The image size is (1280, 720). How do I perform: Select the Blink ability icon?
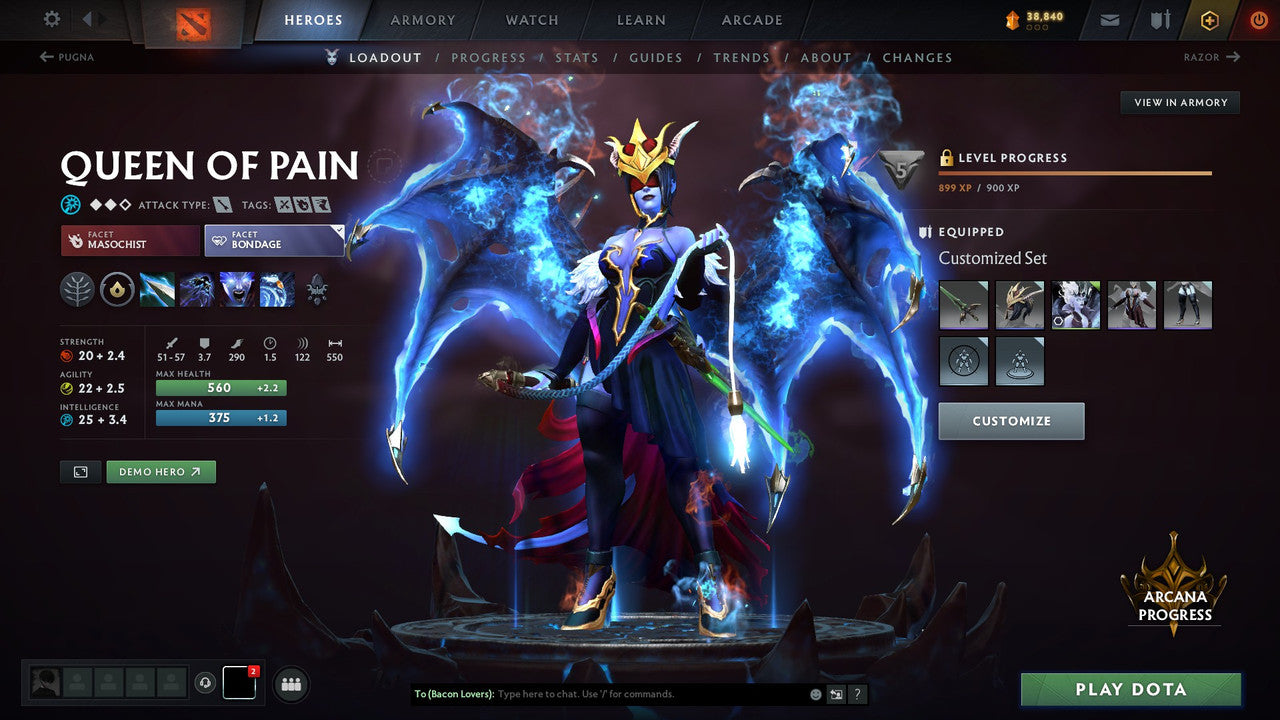point(196,290)
